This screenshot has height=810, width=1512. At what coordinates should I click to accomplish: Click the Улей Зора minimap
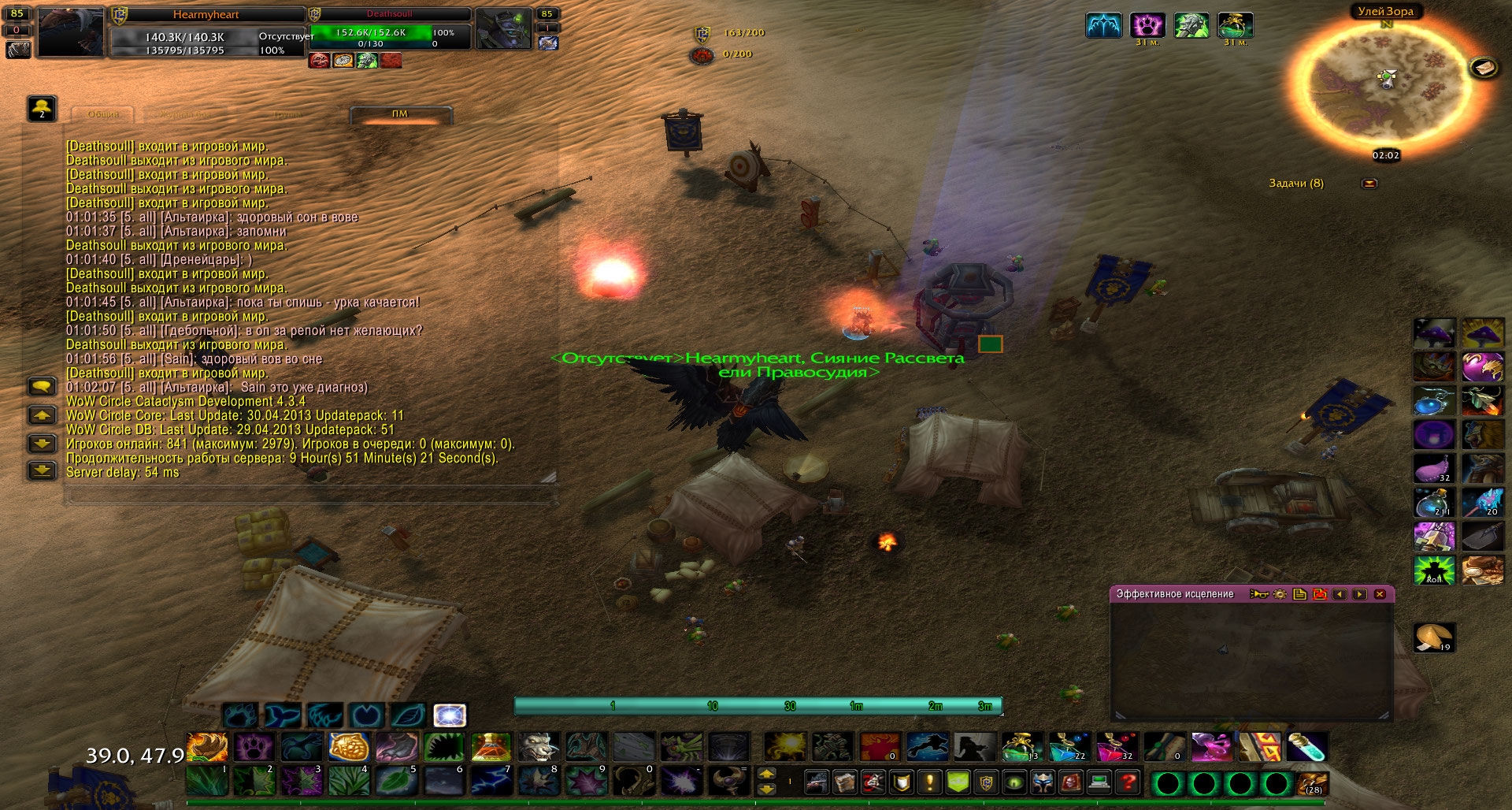(x=1386, y=84)
